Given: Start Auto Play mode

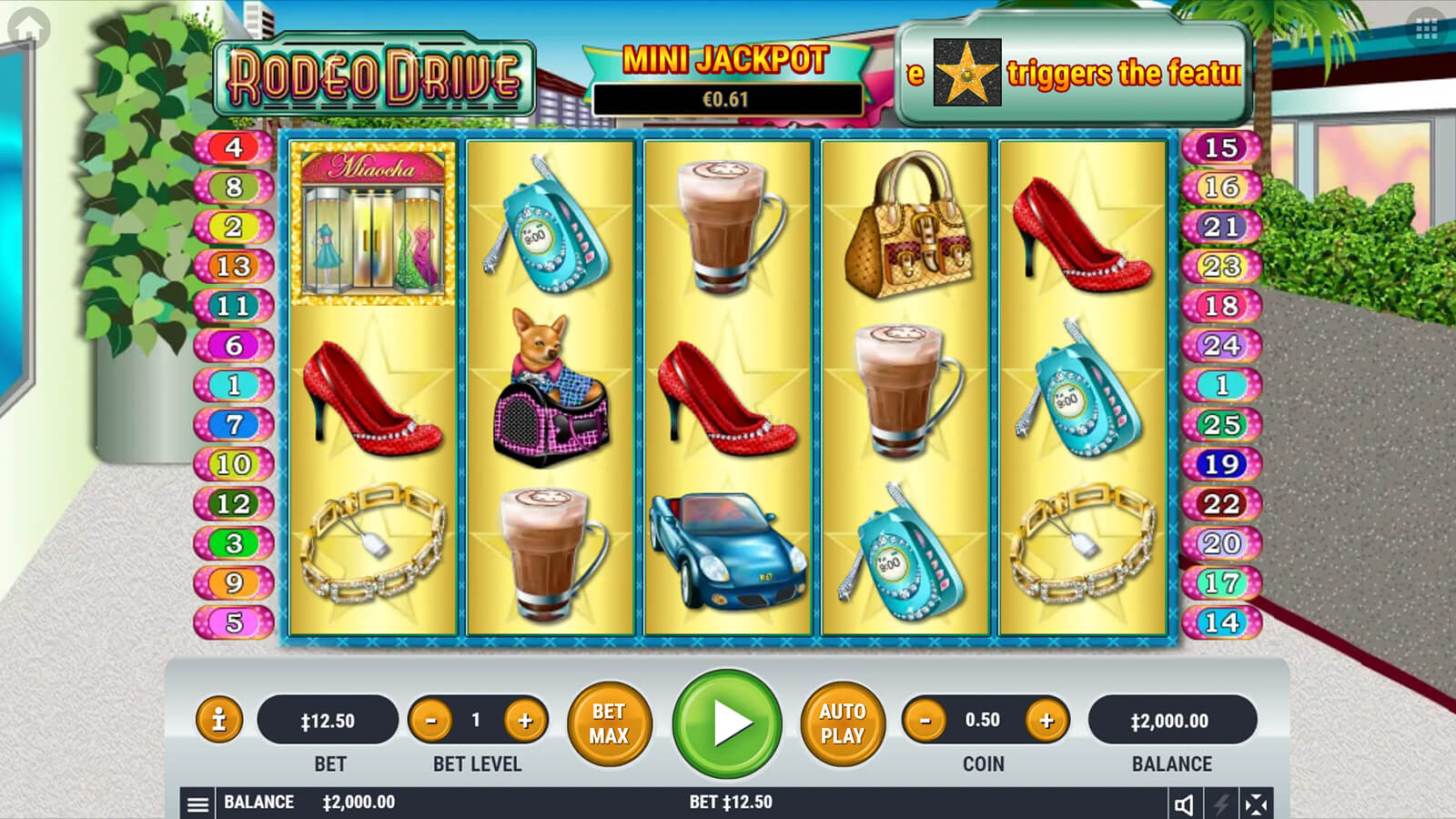Looking at the screenshot, I should [843, 723].
